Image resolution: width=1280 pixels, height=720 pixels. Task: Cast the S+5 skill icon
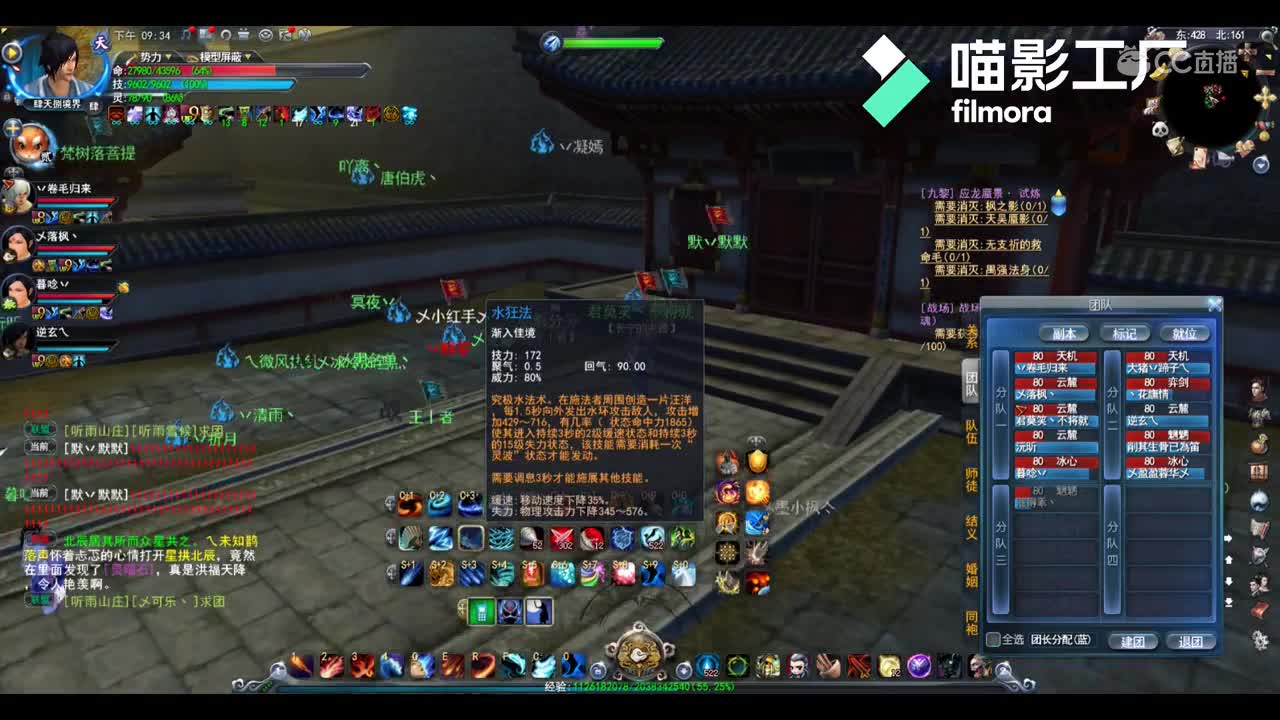point(533,572)
